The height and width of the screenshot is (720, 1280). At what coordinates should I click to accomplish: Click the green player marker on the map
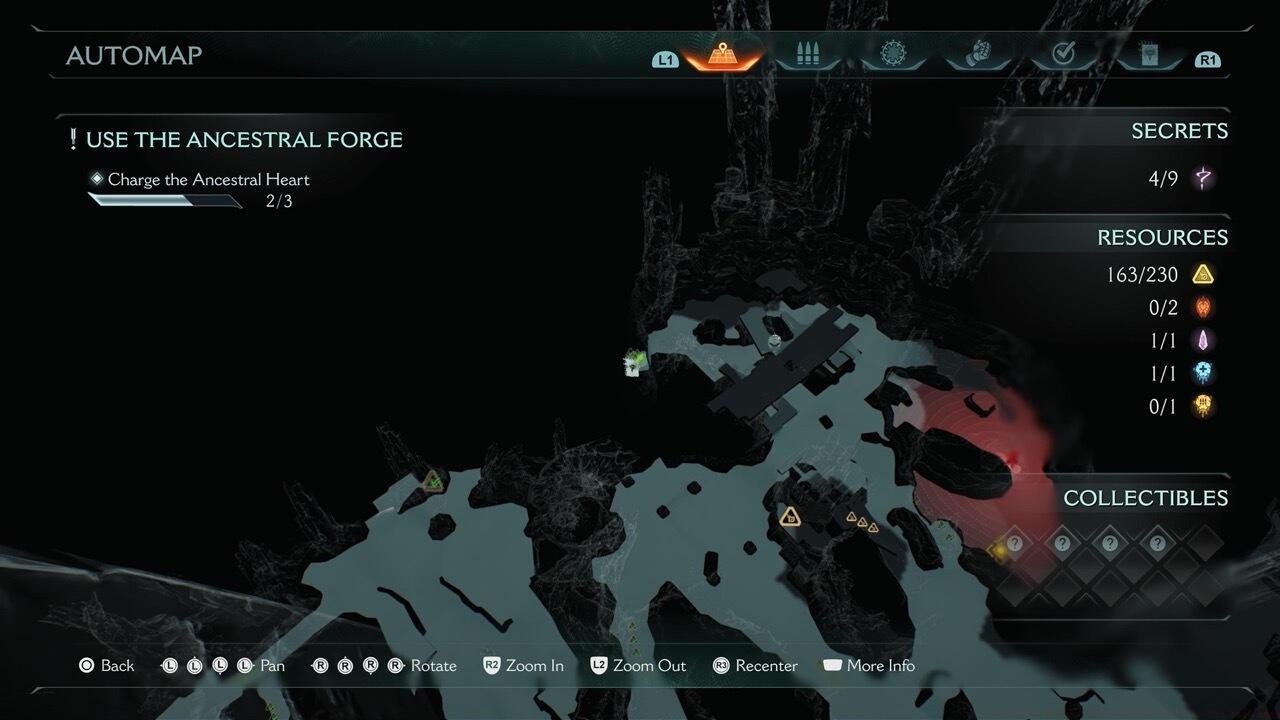[x=634, y=360]
